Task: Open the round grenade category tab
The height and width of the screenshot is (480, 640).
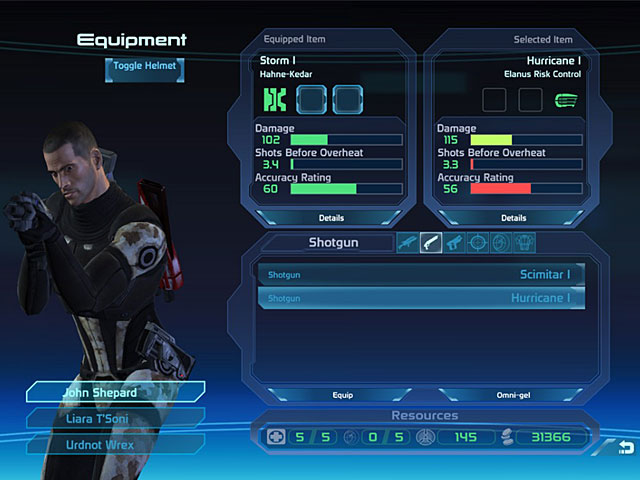Action: pos(501,242)
